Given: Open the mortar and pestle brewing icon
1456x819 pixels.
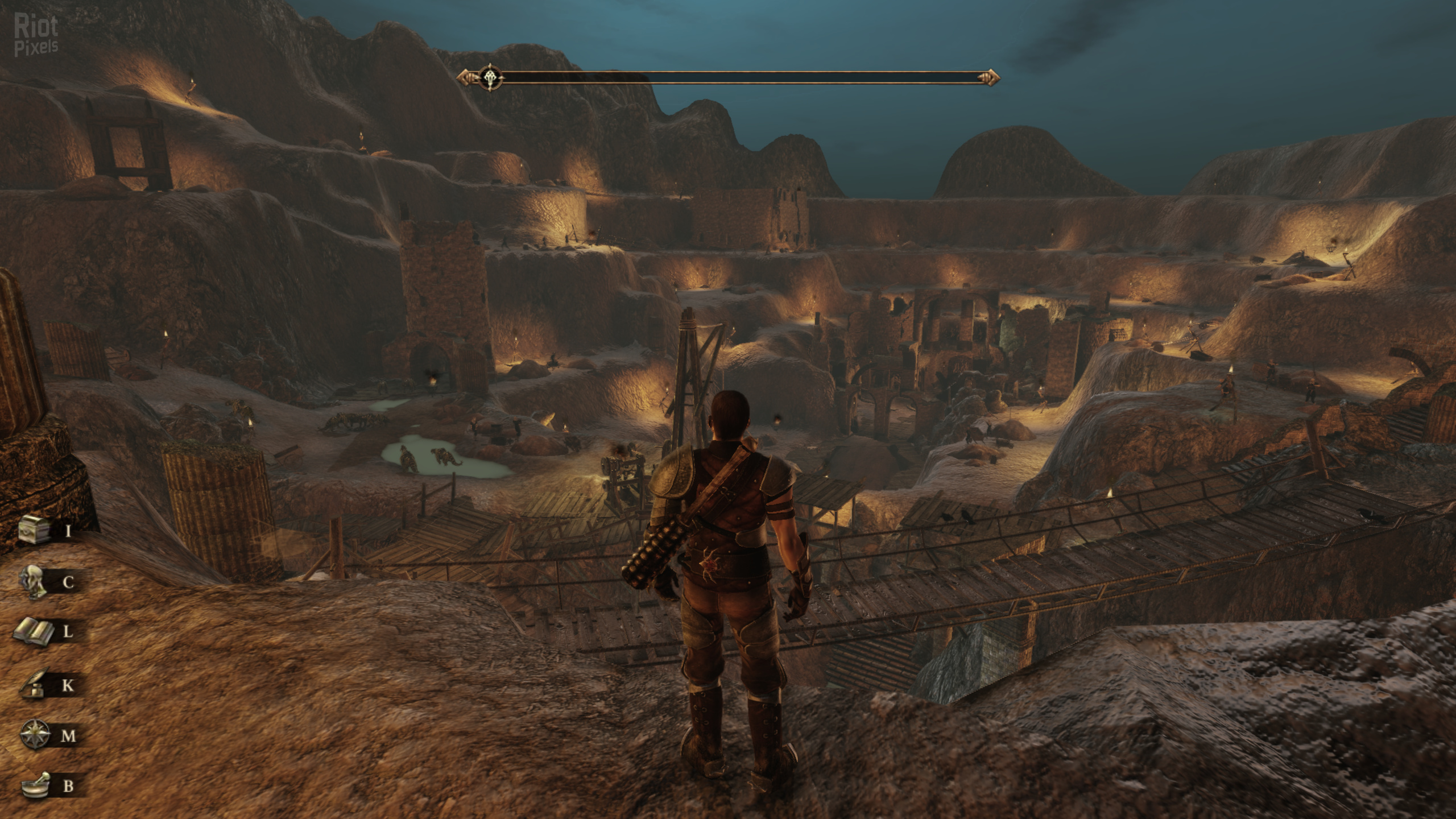Looking at the screenshot, I should click(36, 785).
